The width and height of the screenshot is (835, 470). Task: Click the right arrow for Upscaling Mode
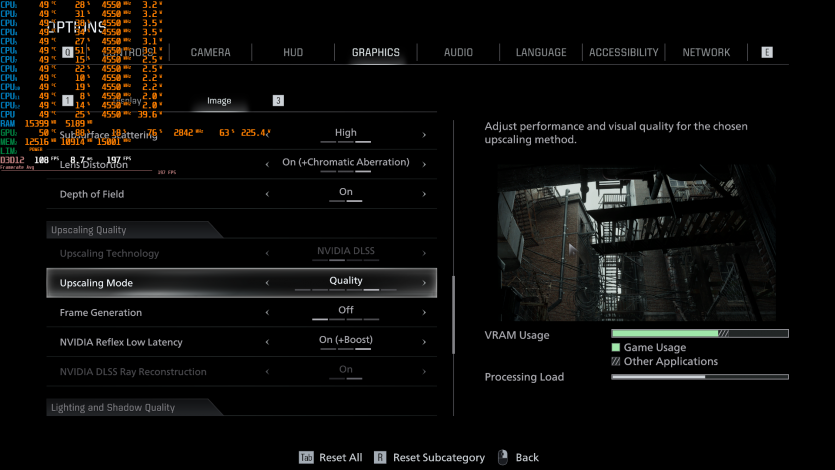(x=424, y=283)
